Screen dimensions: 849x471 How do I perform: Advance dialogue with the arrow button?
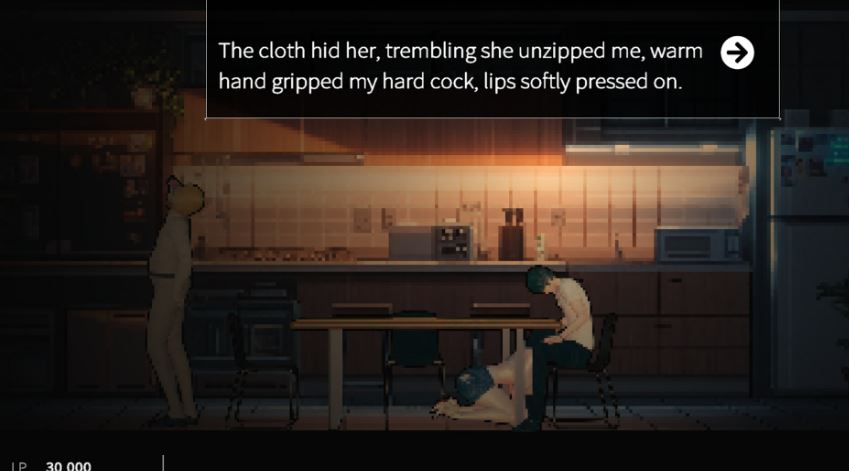[737, 53]
